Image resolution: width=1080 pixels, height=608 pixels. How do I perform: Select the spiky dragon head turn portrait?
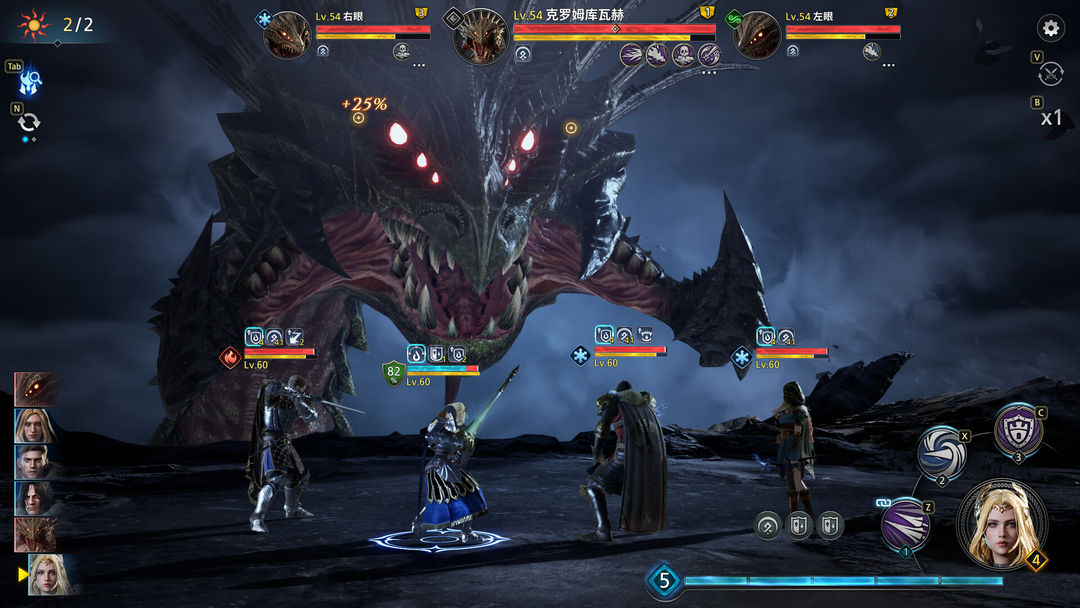coord(35,534)
